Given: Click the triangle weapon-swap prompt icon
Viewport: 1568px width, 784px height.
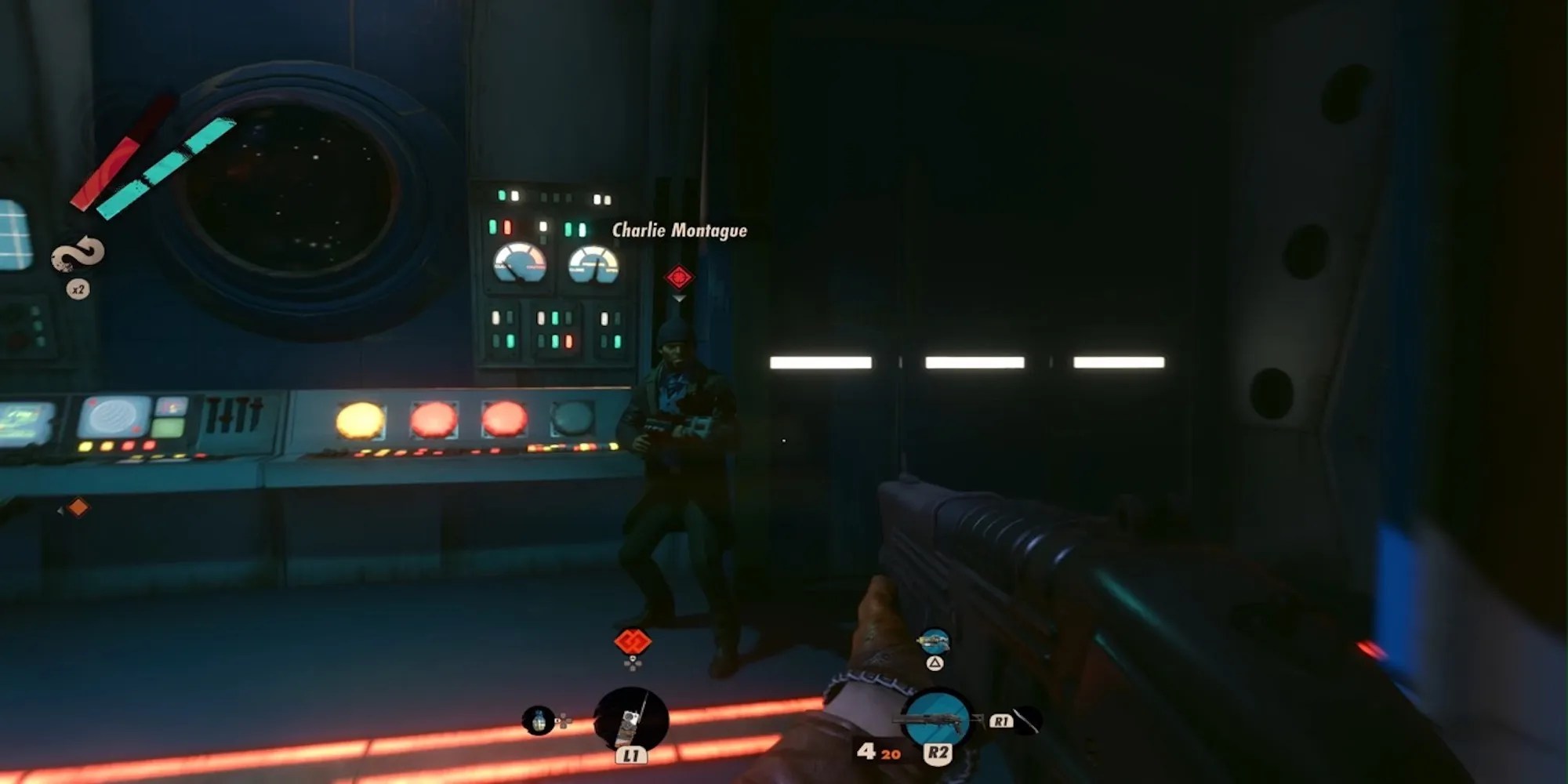Looking at the screenshot, I should click(933, 663).
